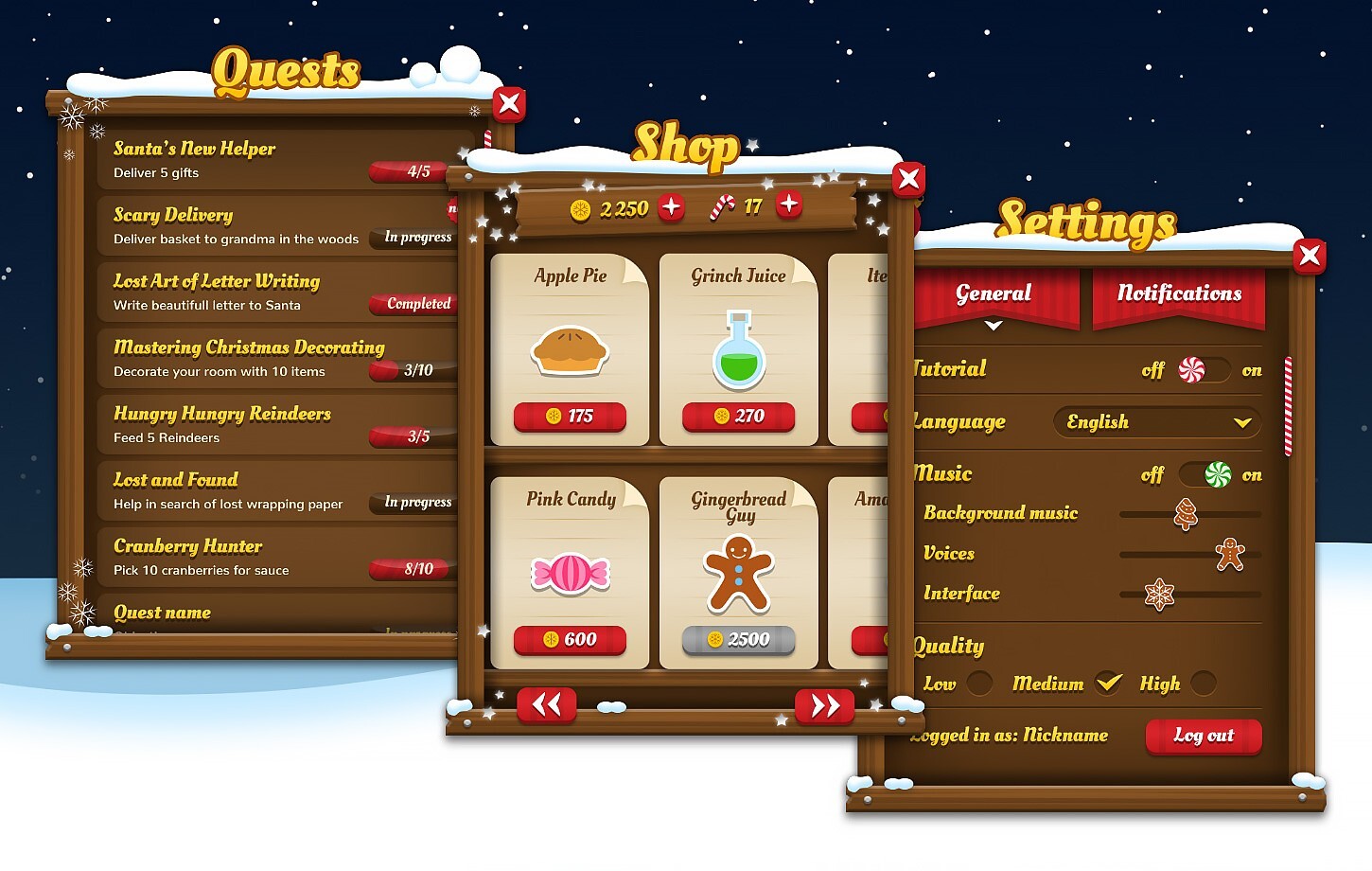Image resolution: width=1372 pixels, height=871 pixels.
Task: Select the Grinch Juice potion
Action: click(739, 350)
